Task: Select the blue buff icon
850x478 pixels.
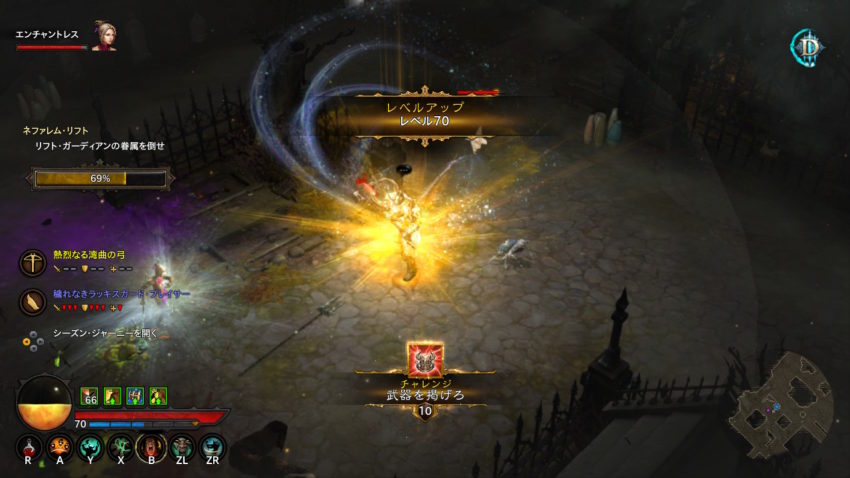Action: pos(135,397)
